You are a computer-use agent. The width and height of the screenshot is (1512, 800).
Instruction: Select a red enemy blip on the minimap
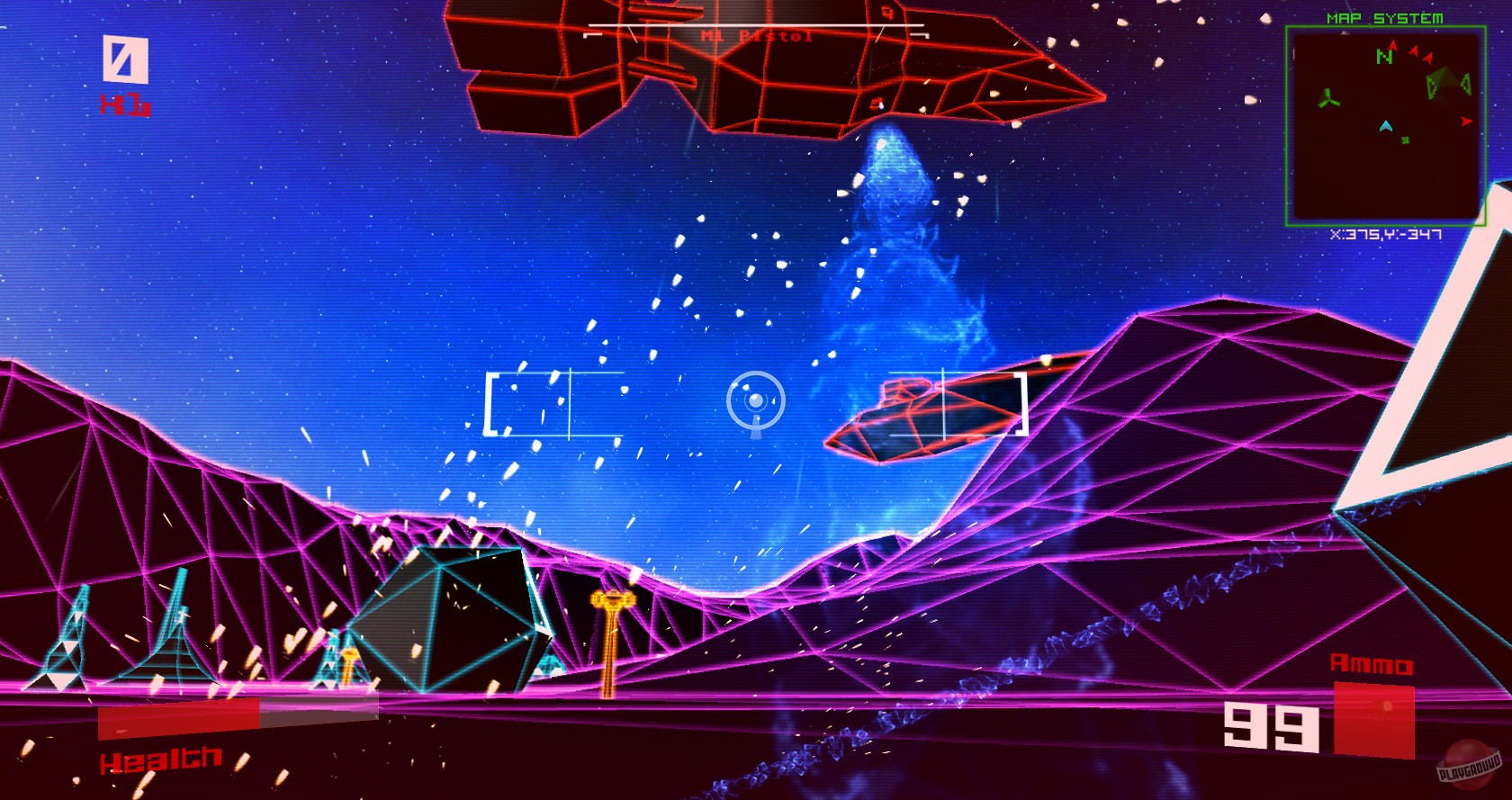click(x=1413, y=51)
